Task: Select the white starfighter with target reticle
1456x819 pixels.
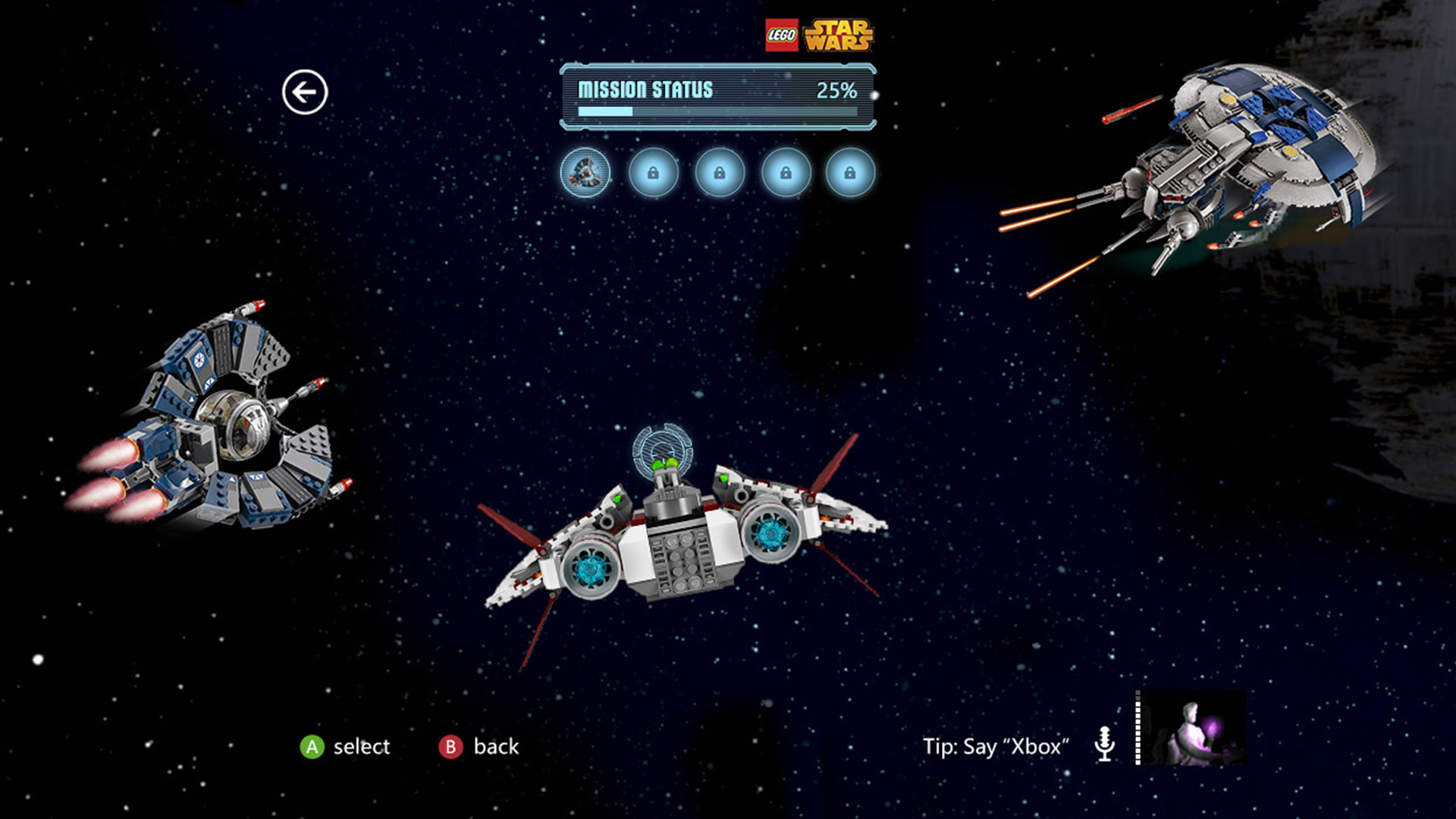Action: [x=682, y=531]
